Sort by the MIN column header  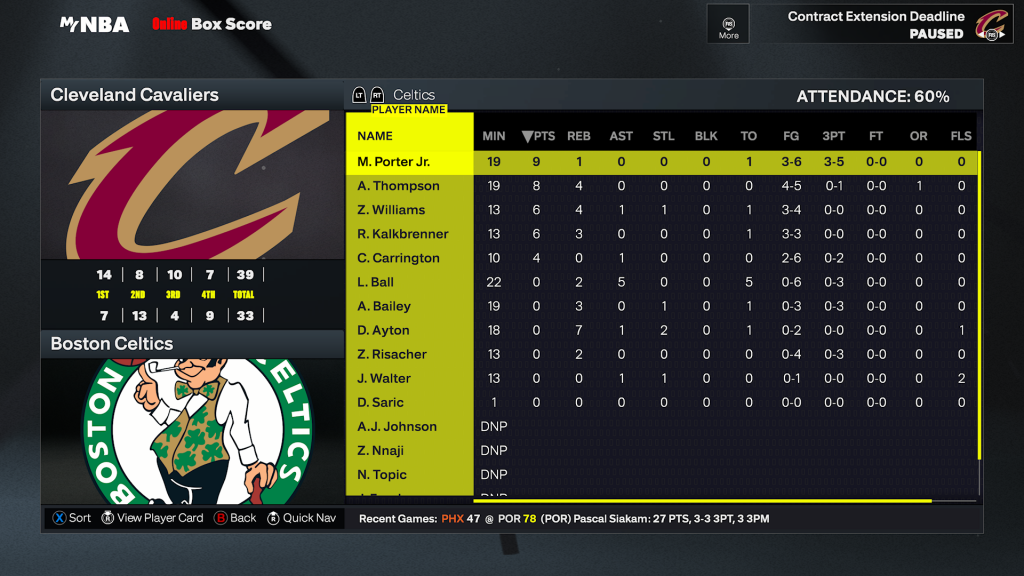[494, 136]
